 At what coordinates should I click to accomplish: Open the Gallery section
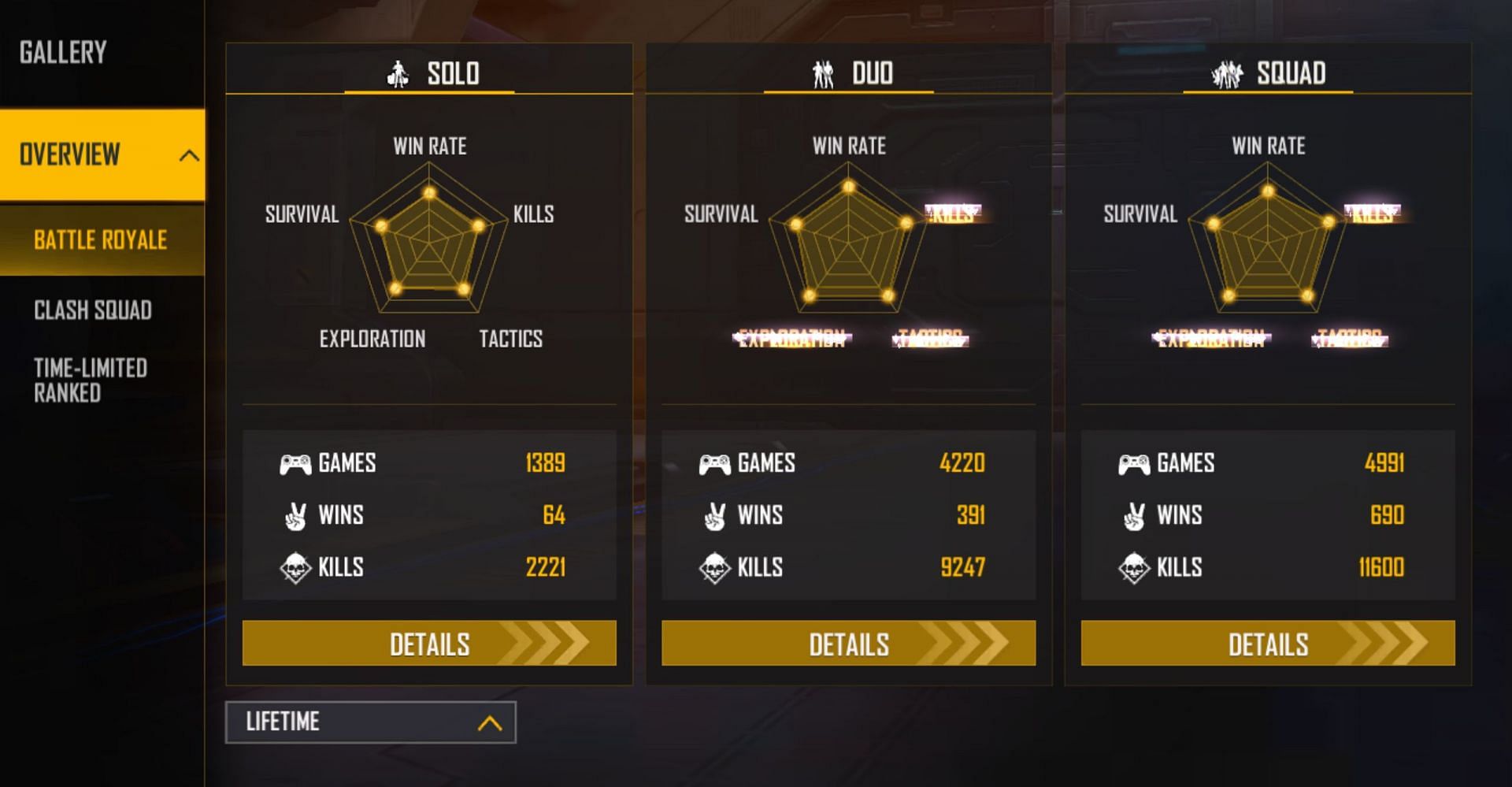coord(63,53)
